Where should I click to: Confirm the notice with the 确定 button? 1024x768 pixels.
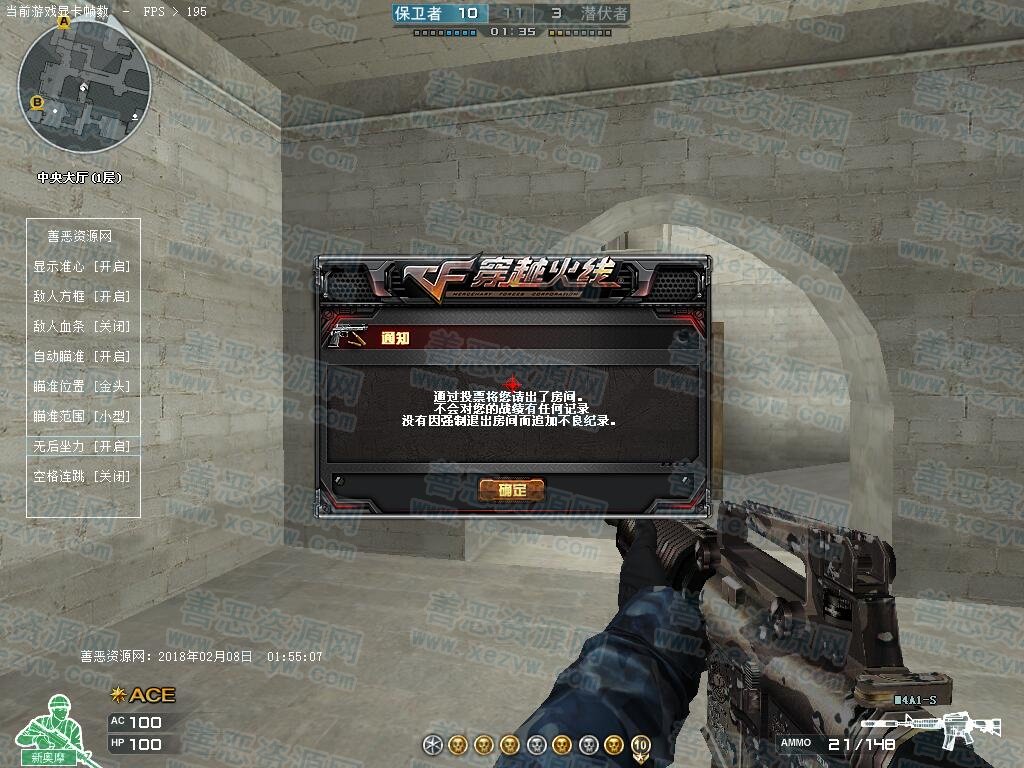(511, 490)
